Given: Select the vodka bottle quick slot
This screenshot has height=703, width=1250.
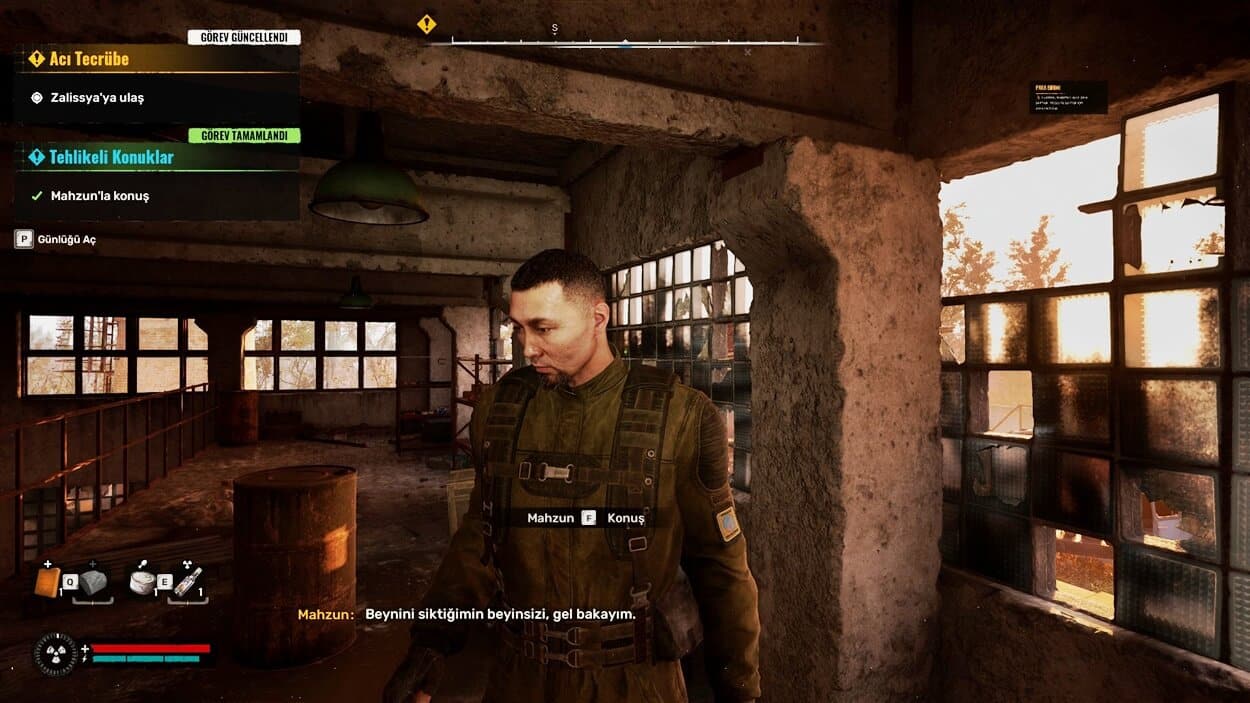Looking at the screenshot, I should (188, 582).
